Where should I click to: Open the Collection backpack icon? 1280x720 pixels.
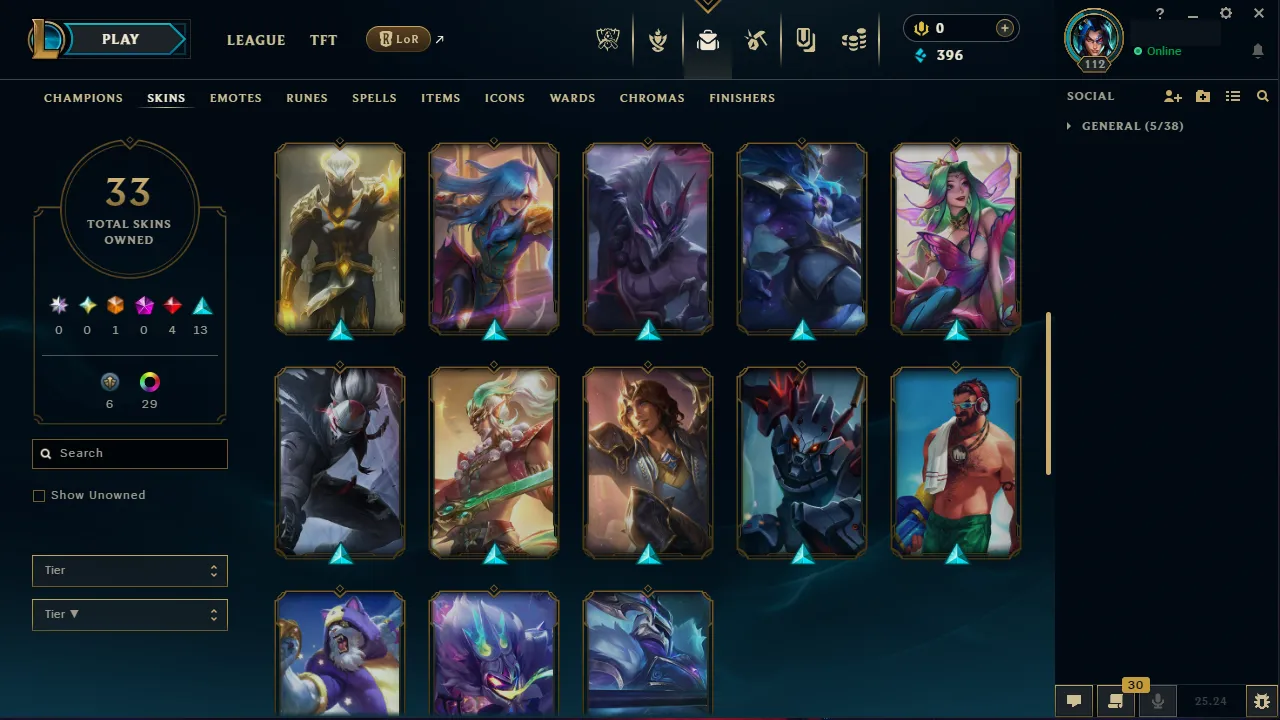pos(708,40)
